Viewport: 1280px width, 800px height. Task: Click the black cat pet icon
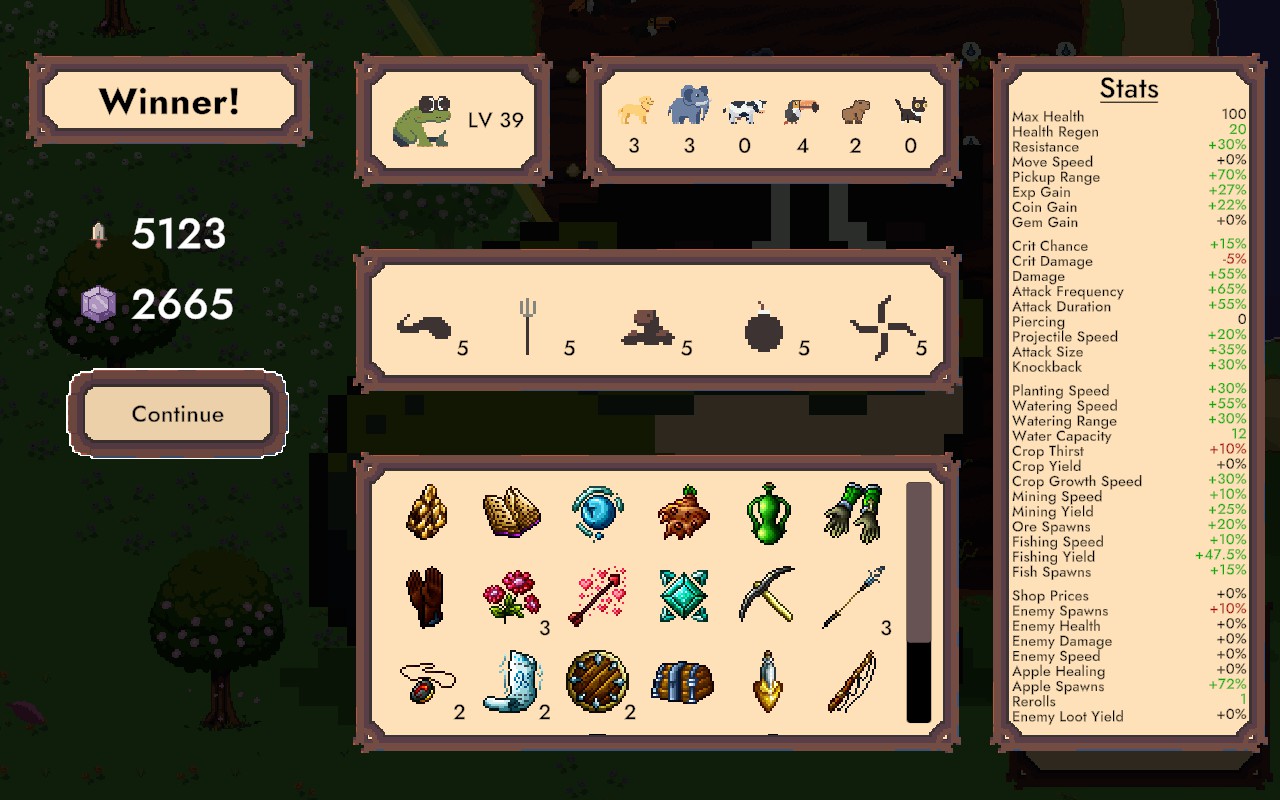point(910,109)
